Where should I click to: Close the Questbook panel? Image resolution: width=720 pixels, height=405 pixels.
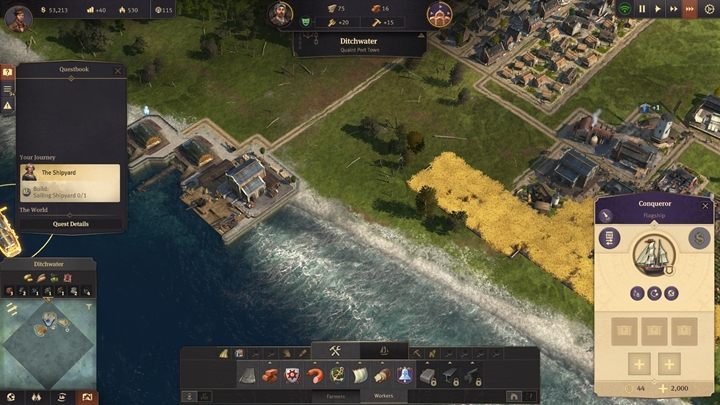click(117, 71)
